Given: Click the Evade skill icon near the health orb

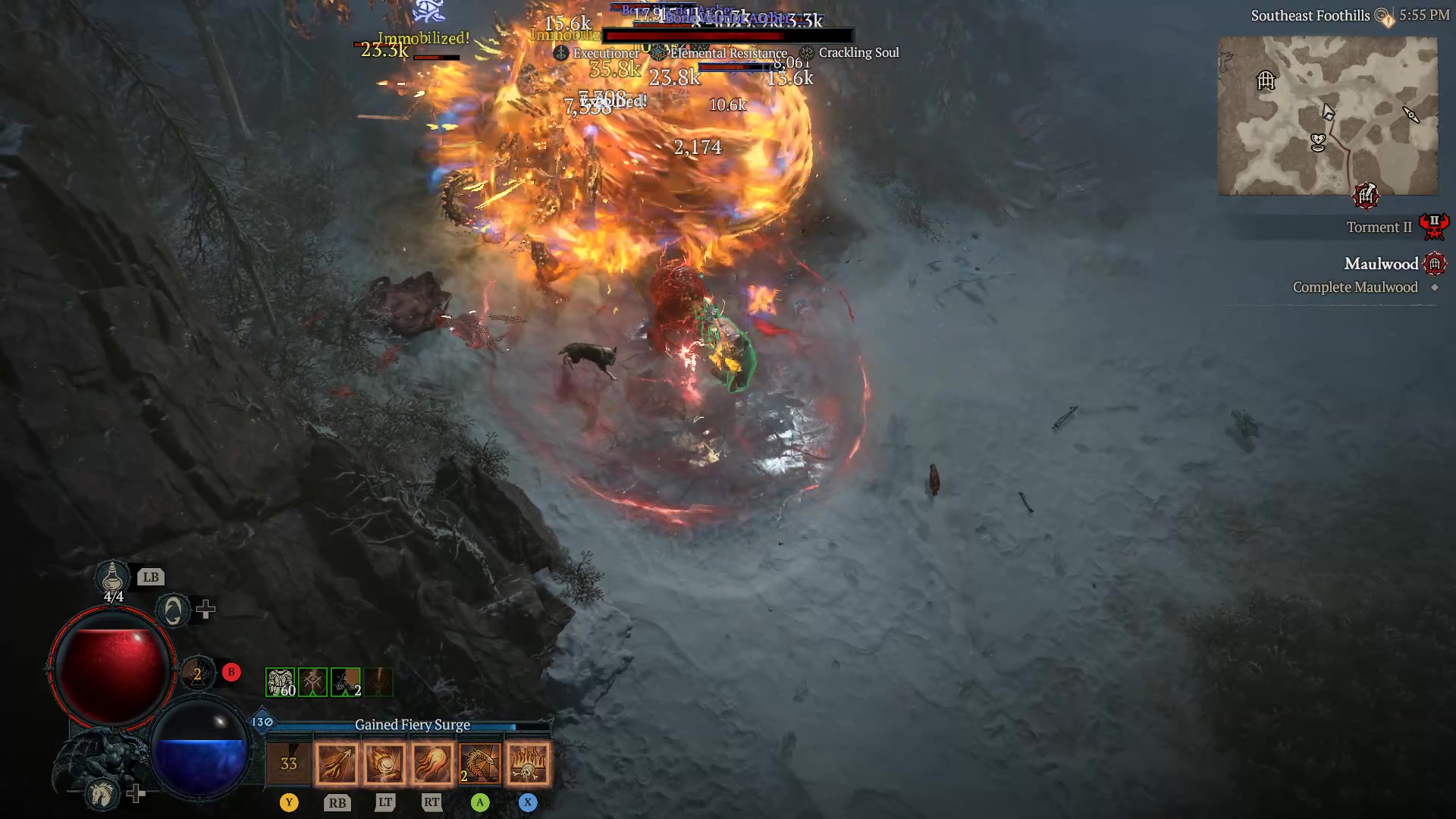Looking at the screenshot, I should click(x=172, y=609).
